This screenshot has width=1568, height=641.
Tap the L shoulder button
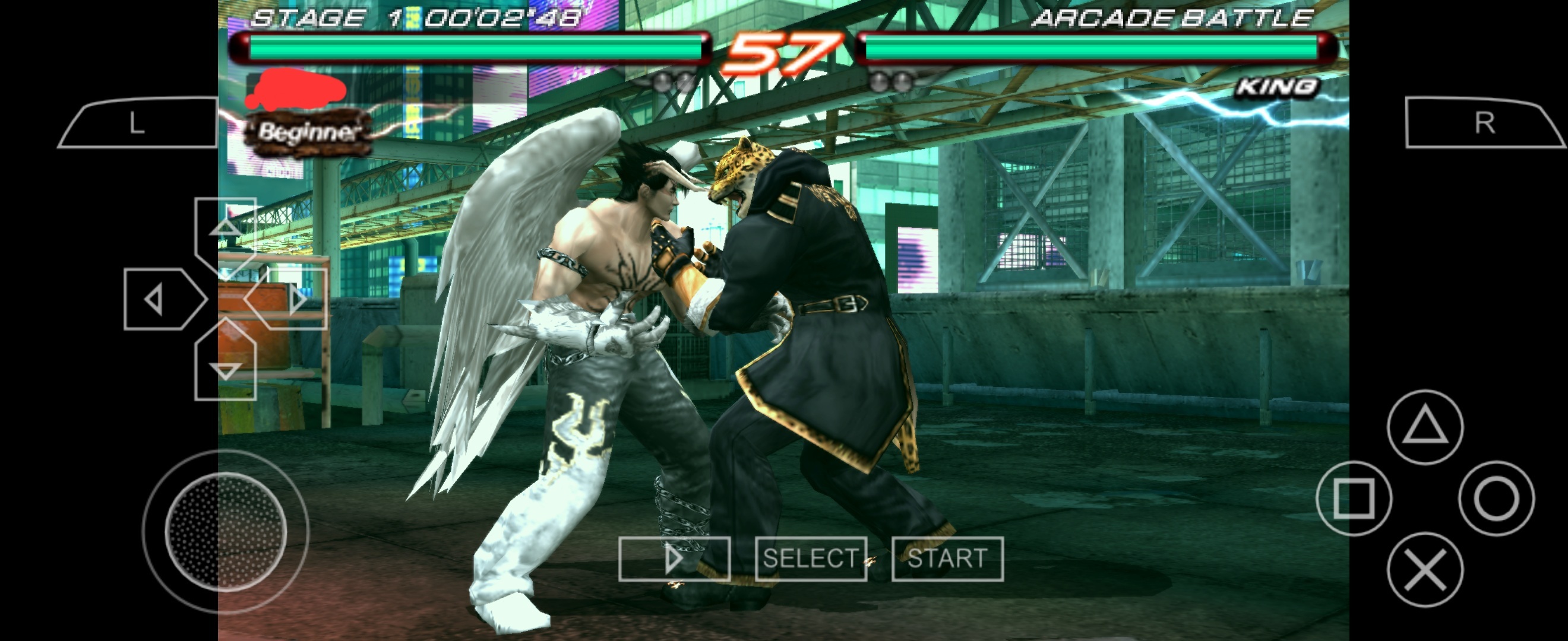click(139, 123)
